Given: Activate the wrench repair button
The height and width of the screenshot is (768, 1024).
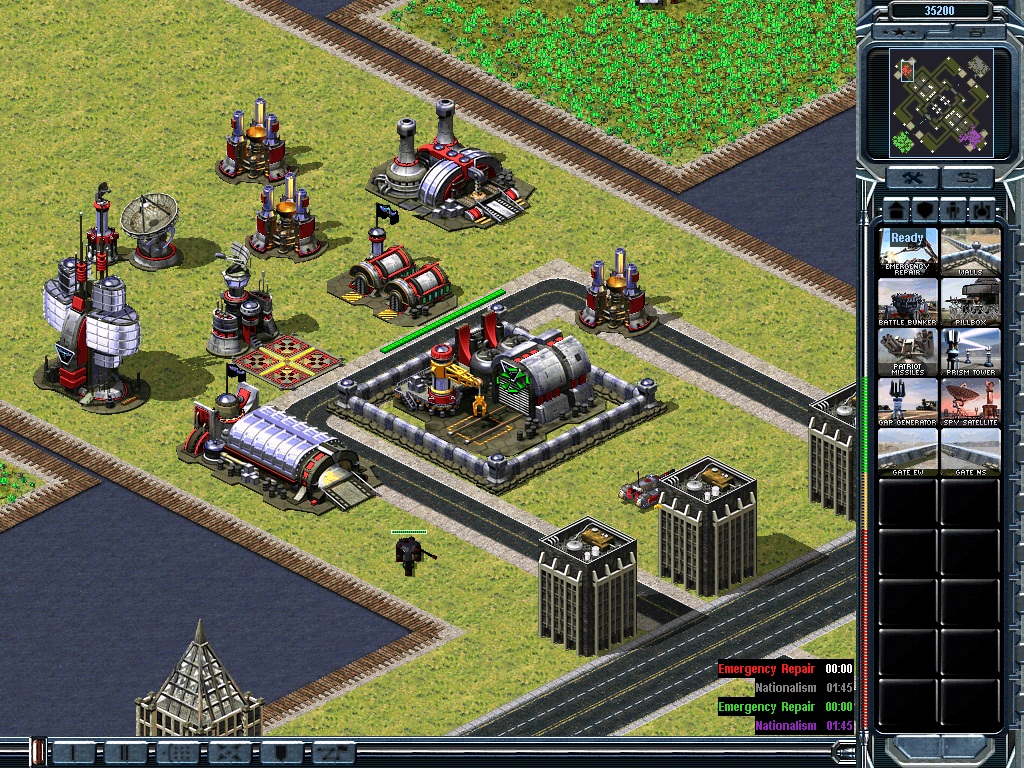Looking at the screenshot, I should click(913, 178).
